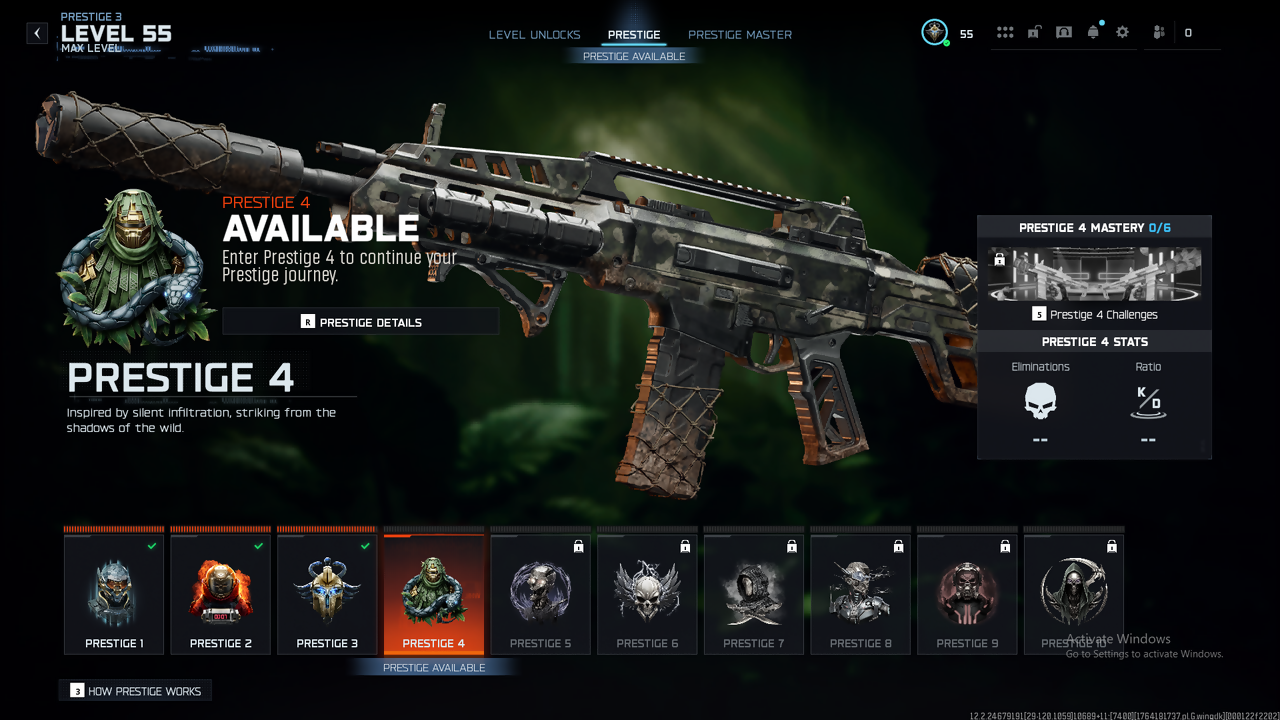Pick the highlighted Prestige 4 tile
Screen dimensions: 1280x720
[x=434, y=595]
